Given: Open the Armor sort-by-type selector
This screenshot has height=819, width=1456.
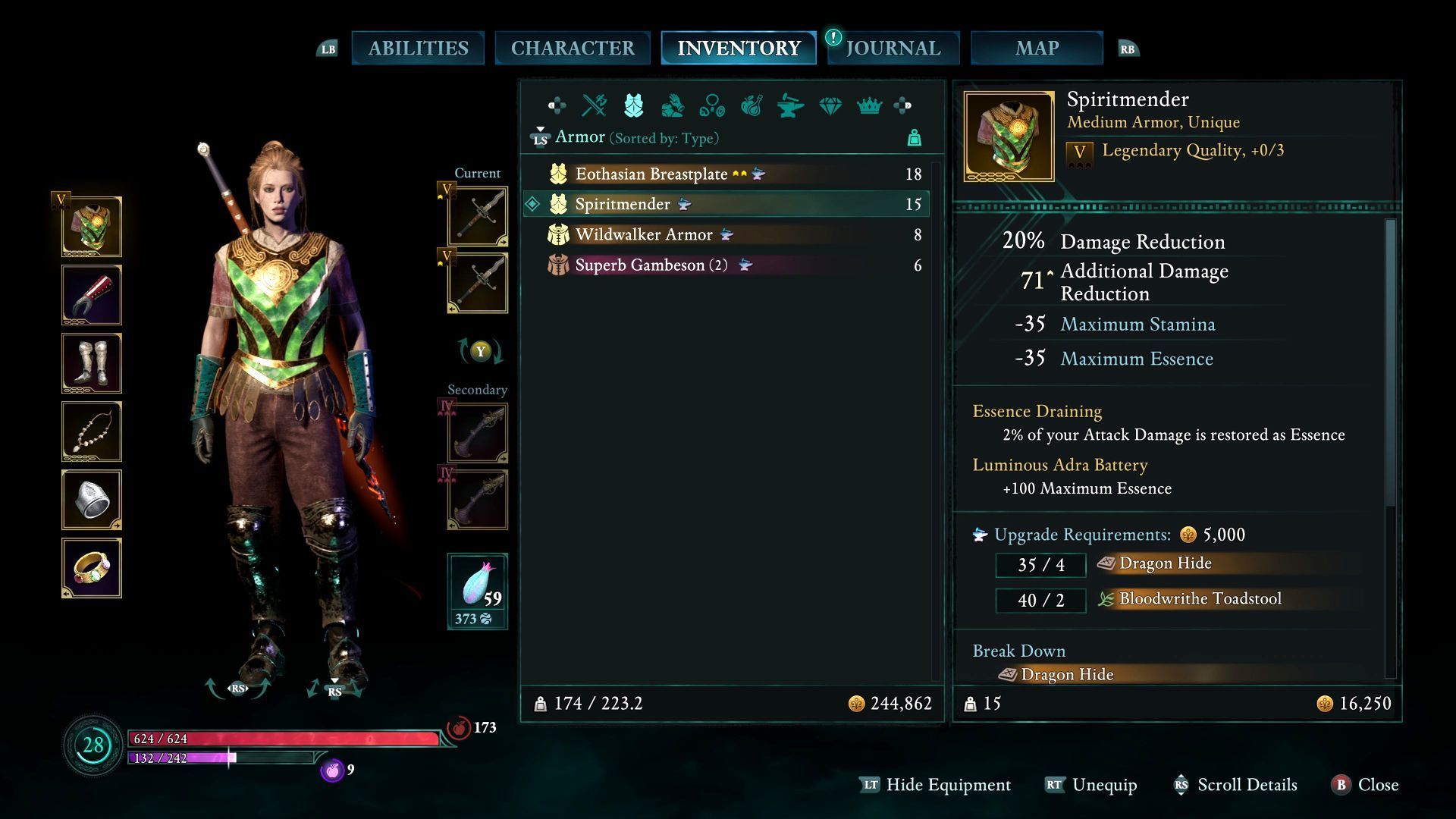Looking at the screenshot, I should (x=635, y=138).
